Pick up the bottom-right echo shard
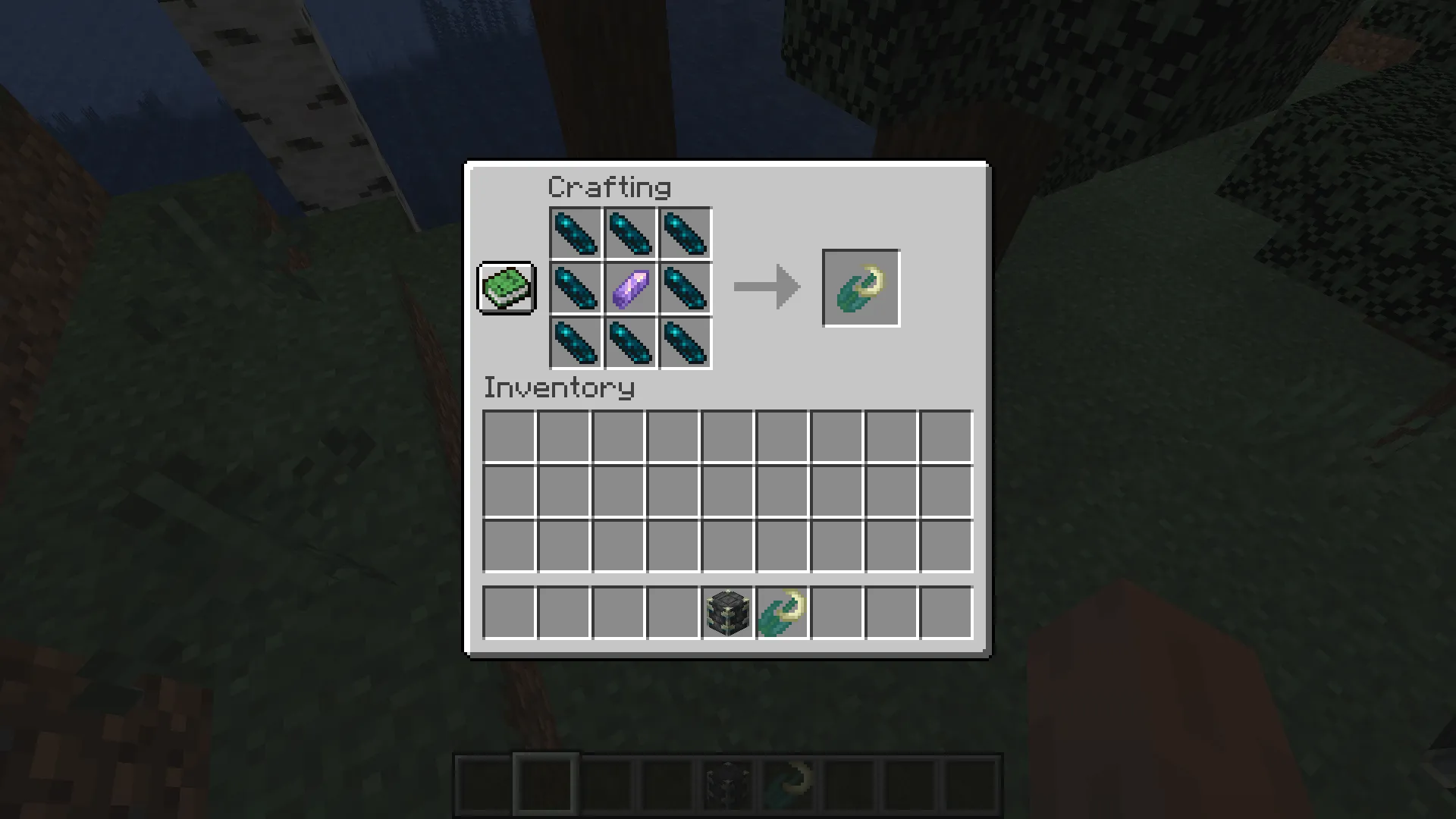The width and height of the screenshot is (1456, 819). coord(684,343)
